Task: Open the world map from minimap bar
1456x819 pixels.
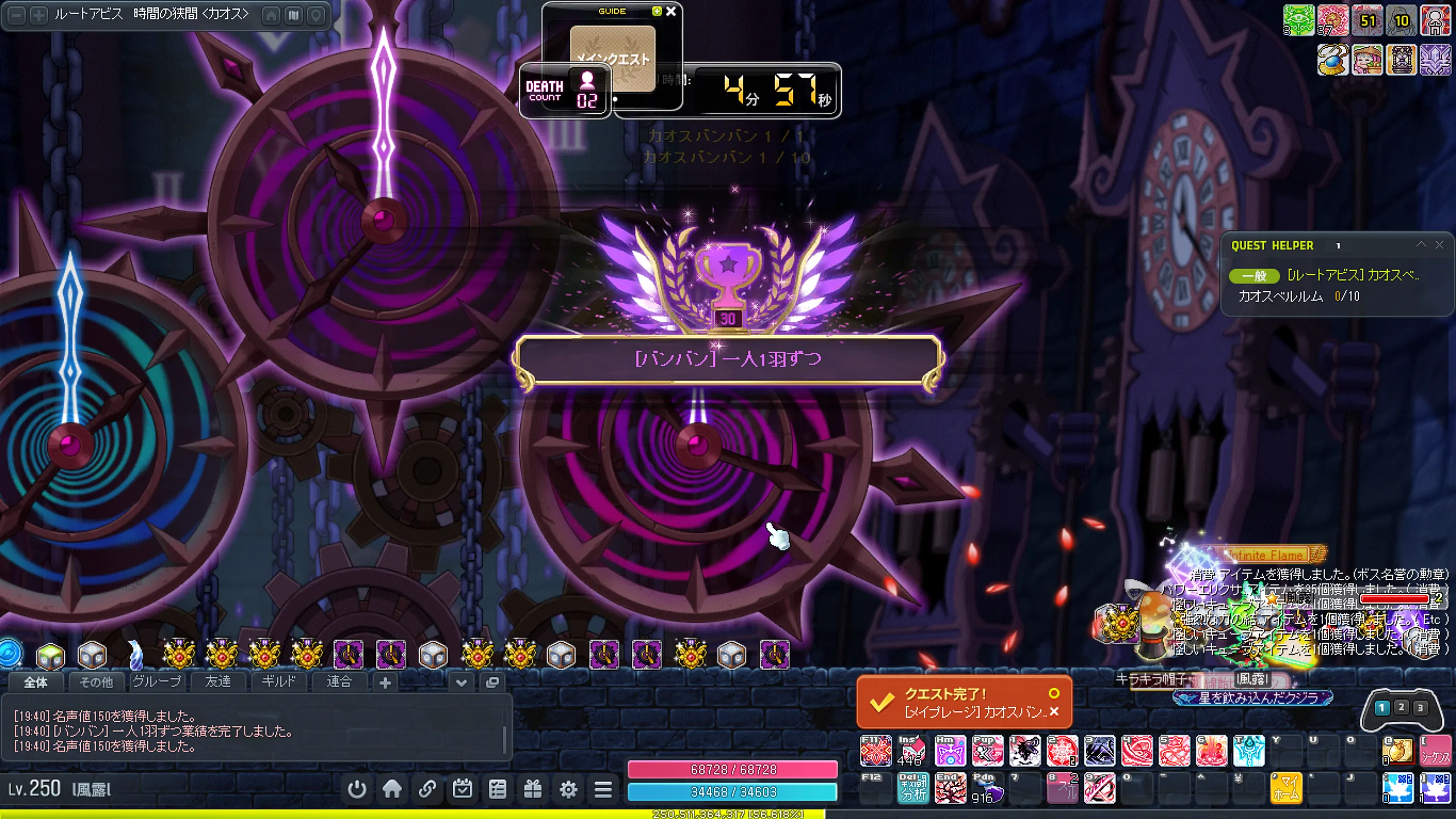Action: [293, 15]
